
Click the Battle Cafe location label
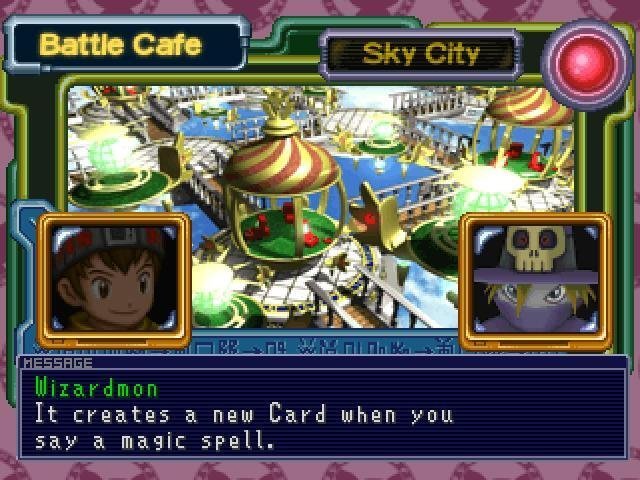pos(124,45)
